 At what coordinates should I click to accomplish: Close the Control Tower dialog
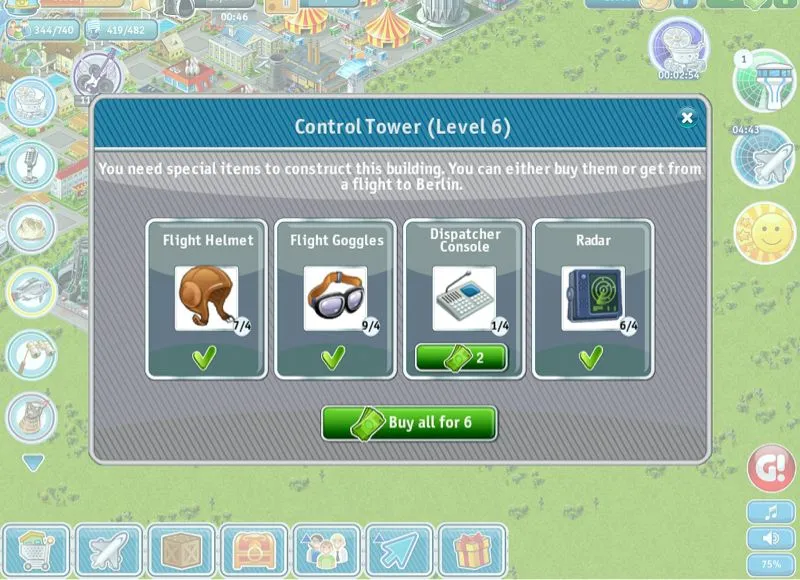click(x=687, y=118)
